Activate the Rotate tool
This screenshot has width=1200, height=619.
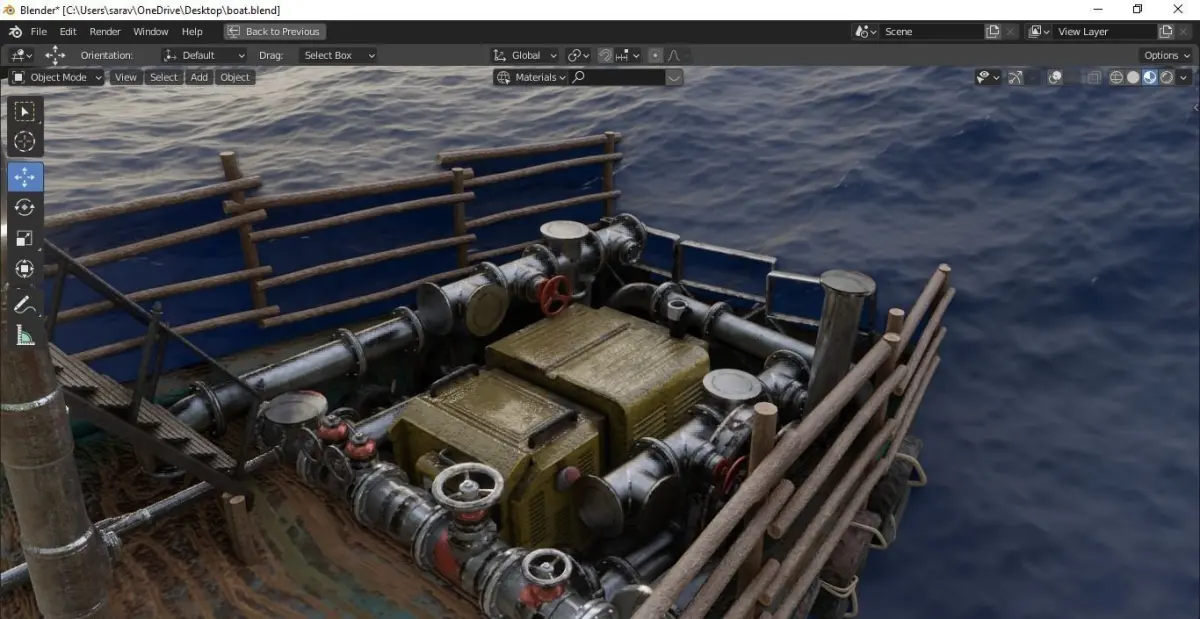pyautogui.click(x=25, y=208)
